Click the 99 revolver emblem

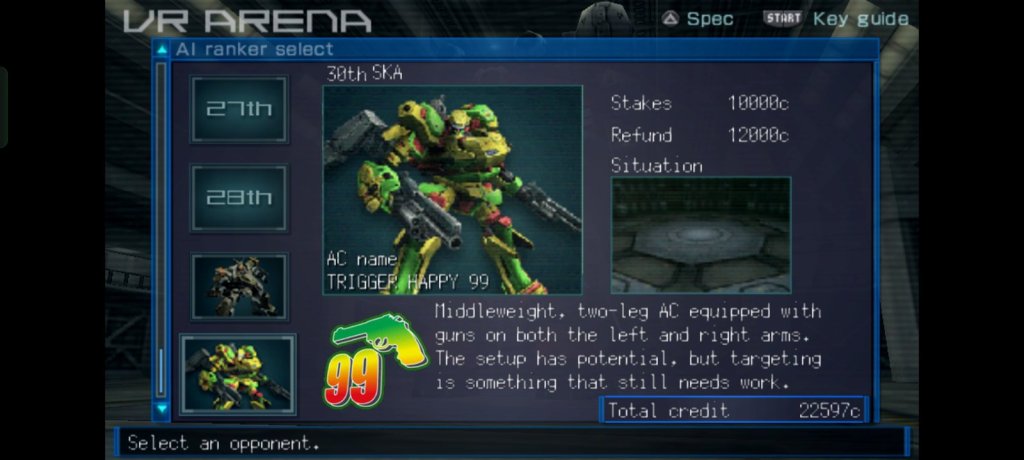(x=375, y=362)
